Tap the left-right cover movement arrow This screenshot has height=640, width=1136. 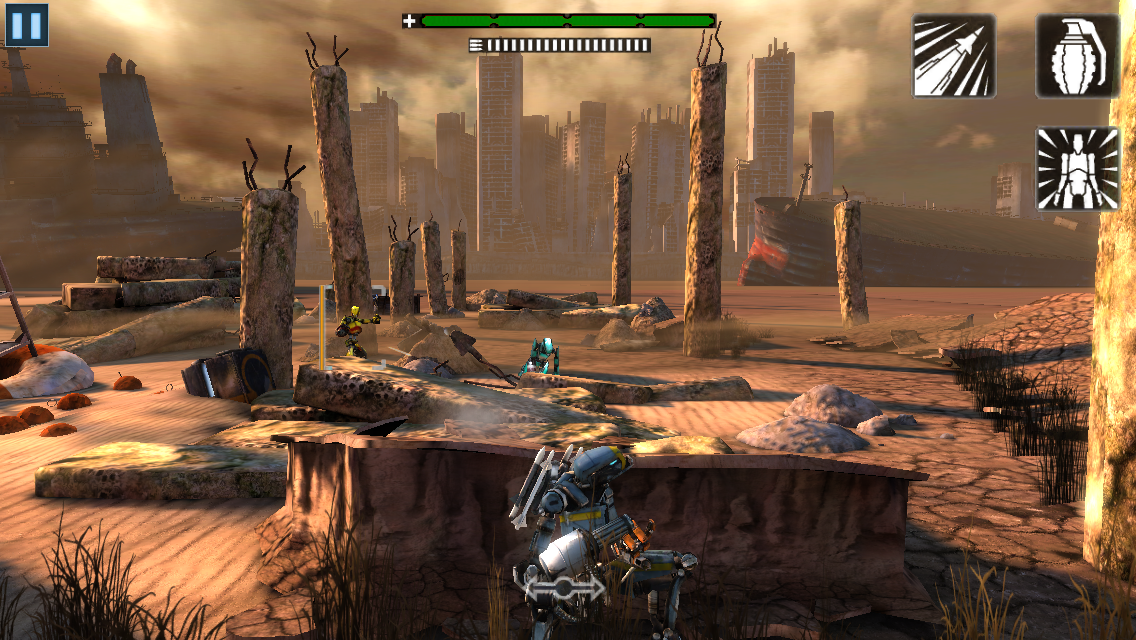(566, 588)
